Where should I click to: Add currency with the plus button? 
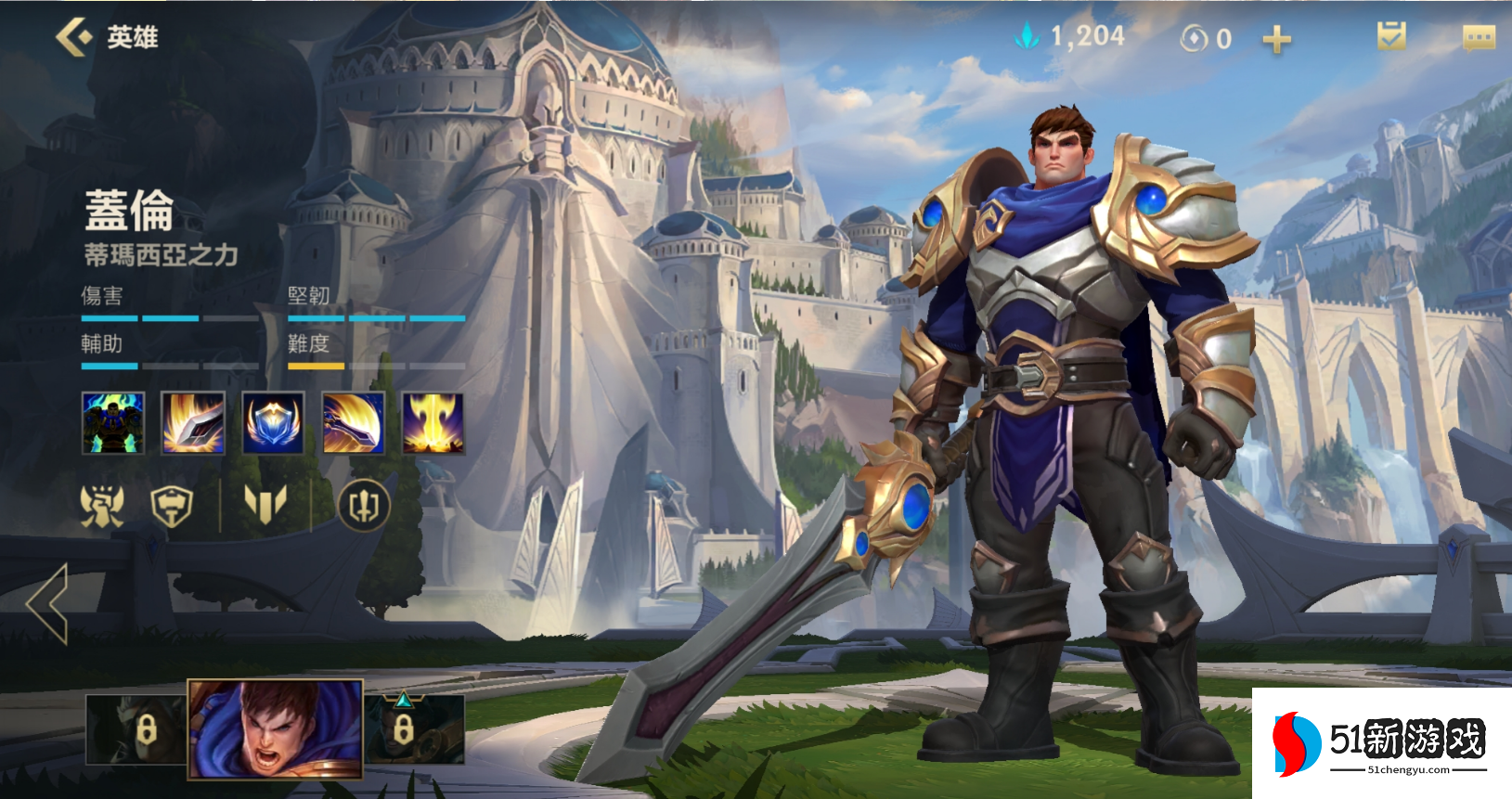(x=1276, y=39)
